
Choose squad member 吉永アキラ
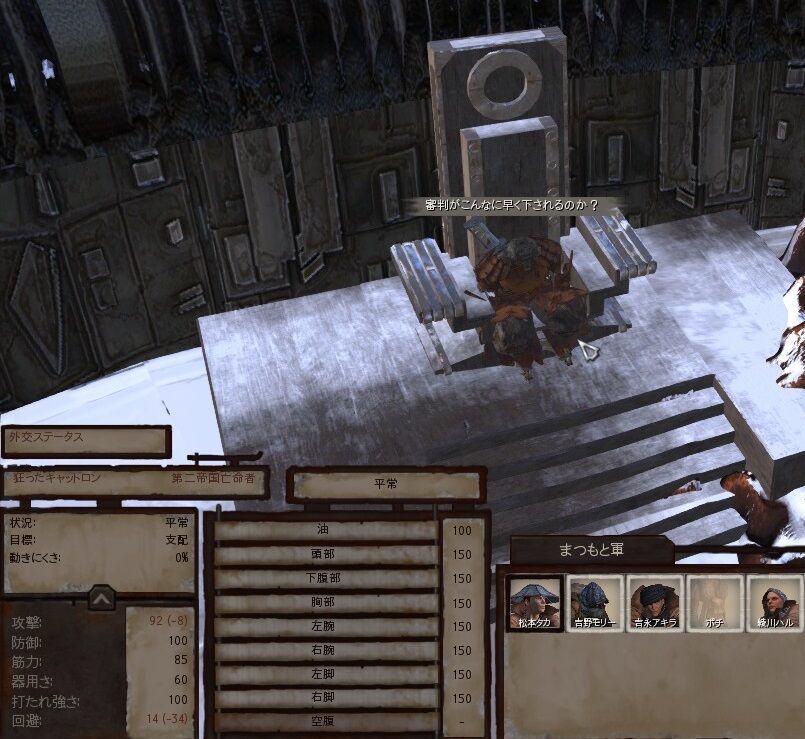point(655,603)
